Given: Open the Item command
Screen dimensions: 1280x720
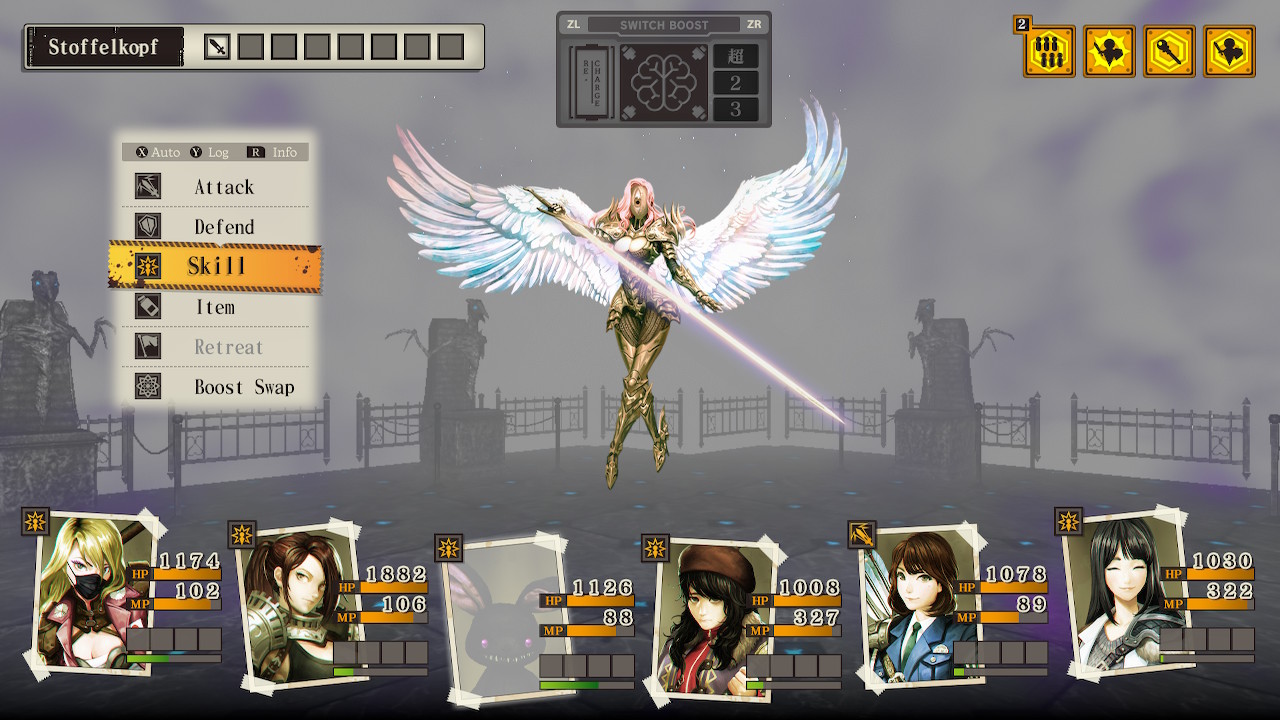Looking at the screenshot, I should click(x=215, y=307).
